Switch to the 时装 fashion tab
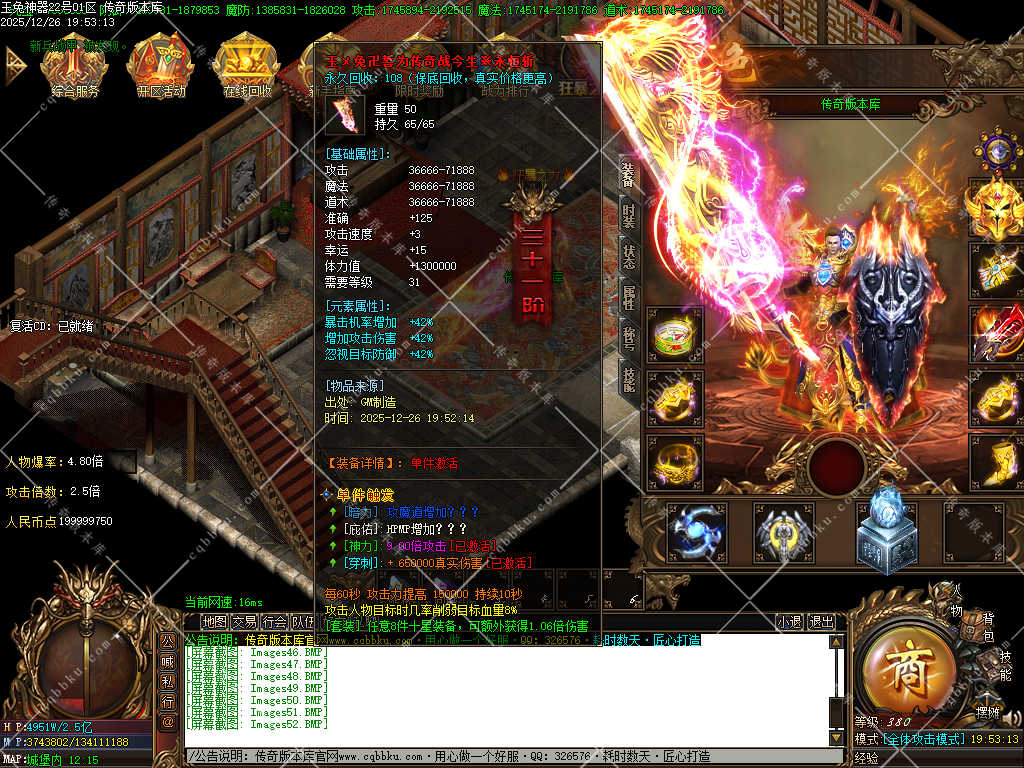The width and height of the screenshot is (1024, 768). tap(628, 215)
